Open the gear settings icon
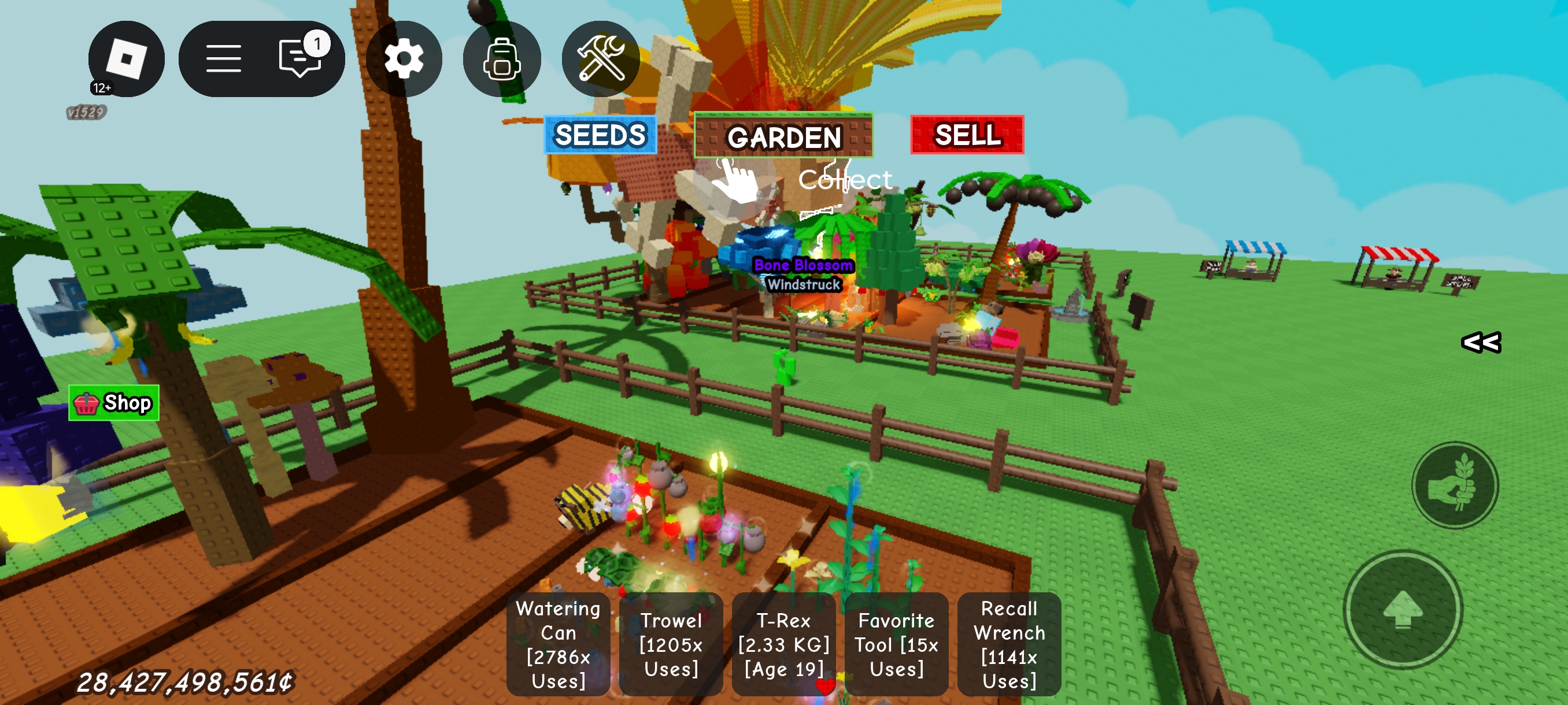This screenshot has height=705, width=1568. coord(404,59)
